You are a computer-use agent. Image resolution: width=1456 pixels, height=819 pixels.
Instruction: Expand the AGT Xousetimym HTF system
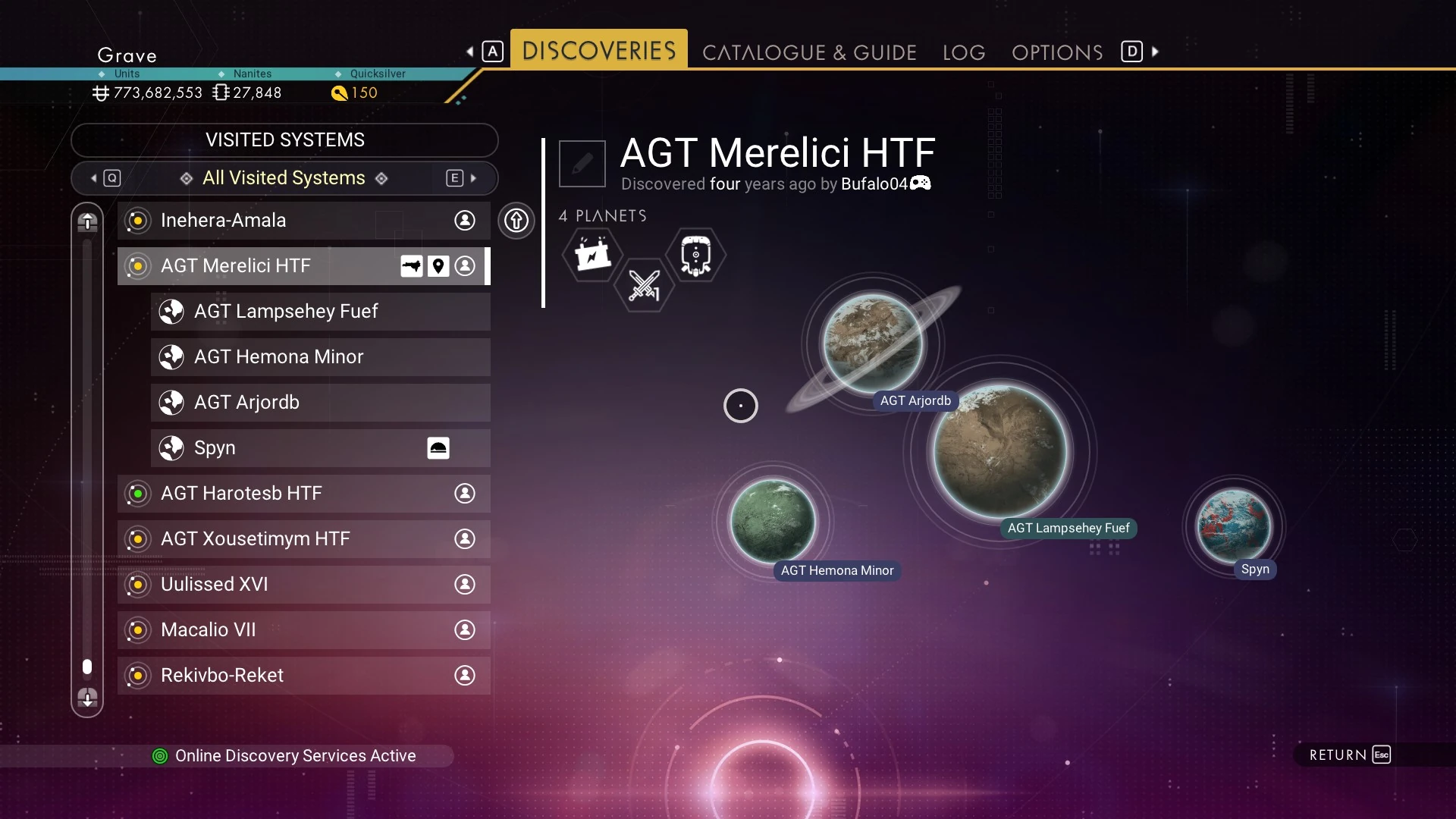[303, 539]
